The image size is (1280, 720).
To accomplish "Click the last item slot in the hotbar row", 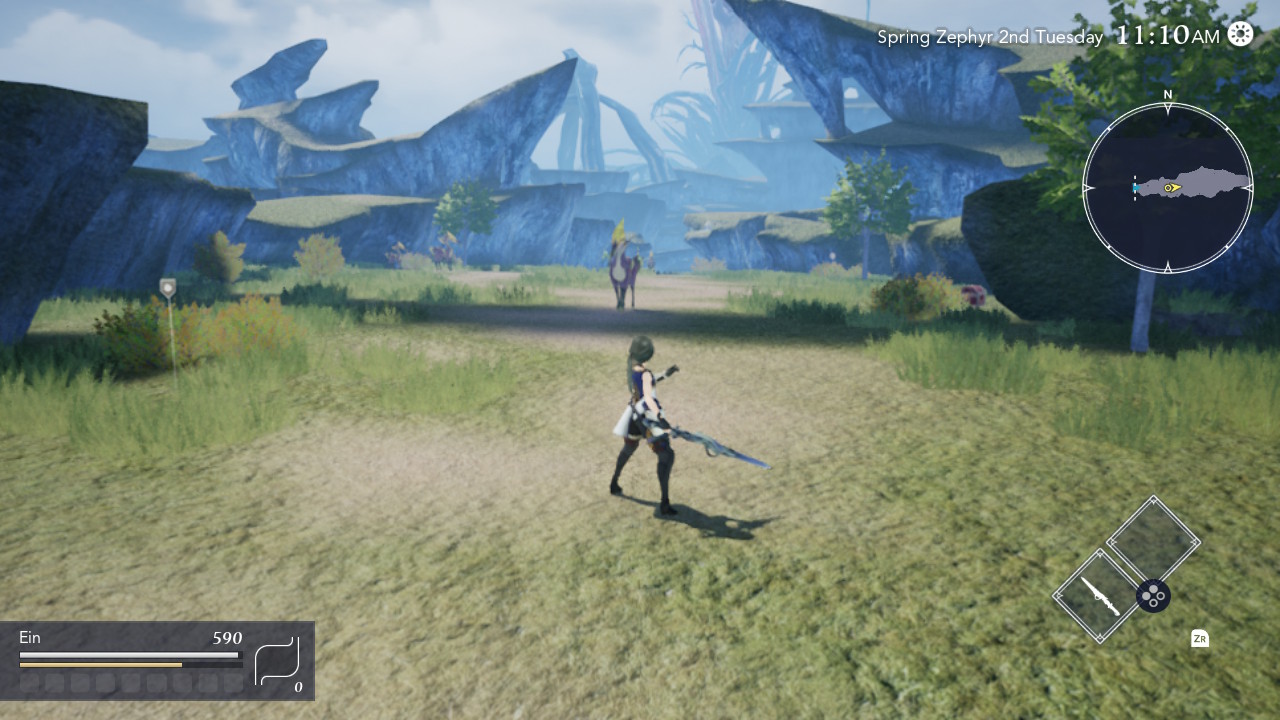I will 234,684.
